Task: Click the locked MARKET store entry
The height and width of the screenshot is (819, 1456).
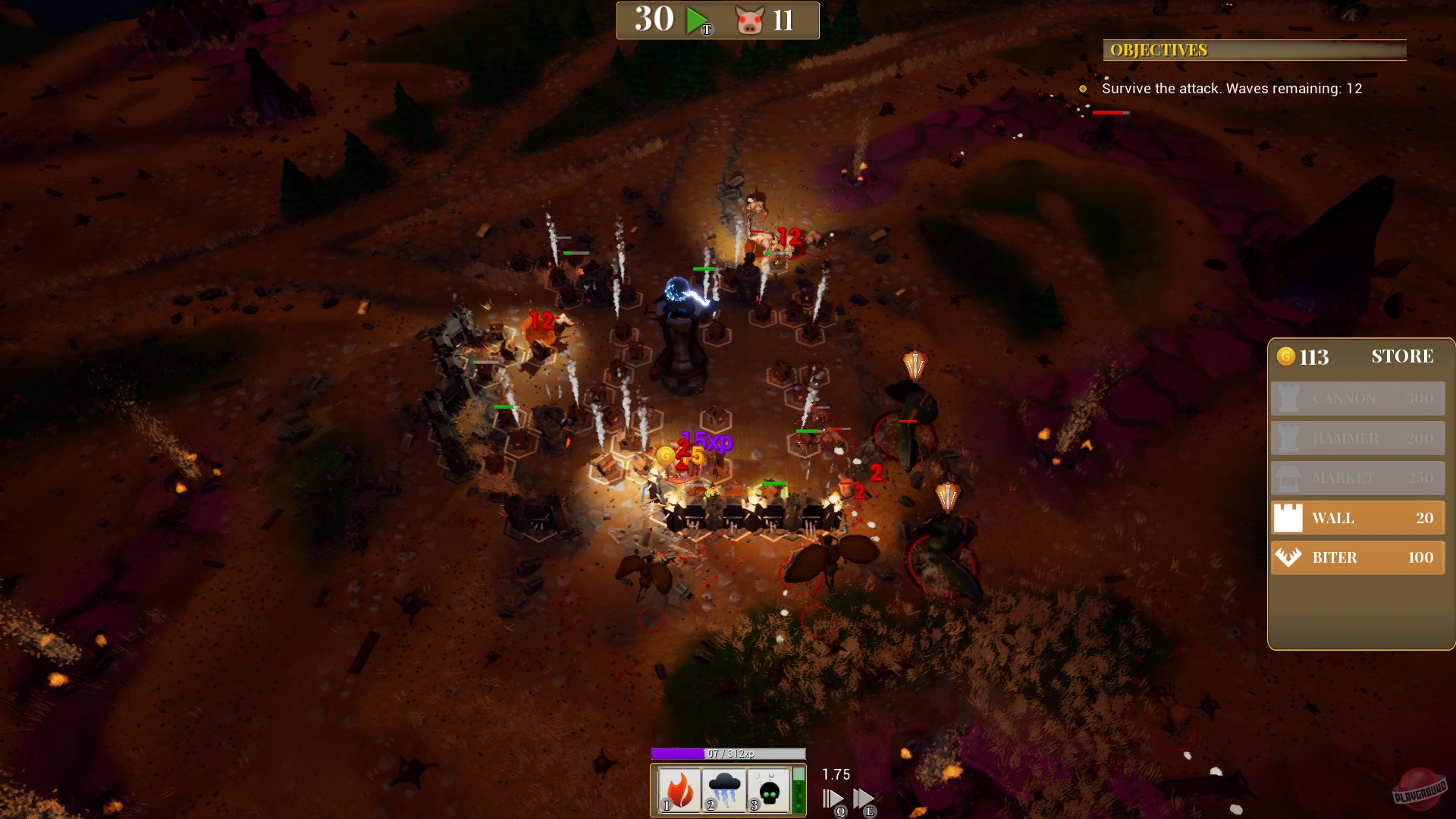Action: [x=1357, y=478]
